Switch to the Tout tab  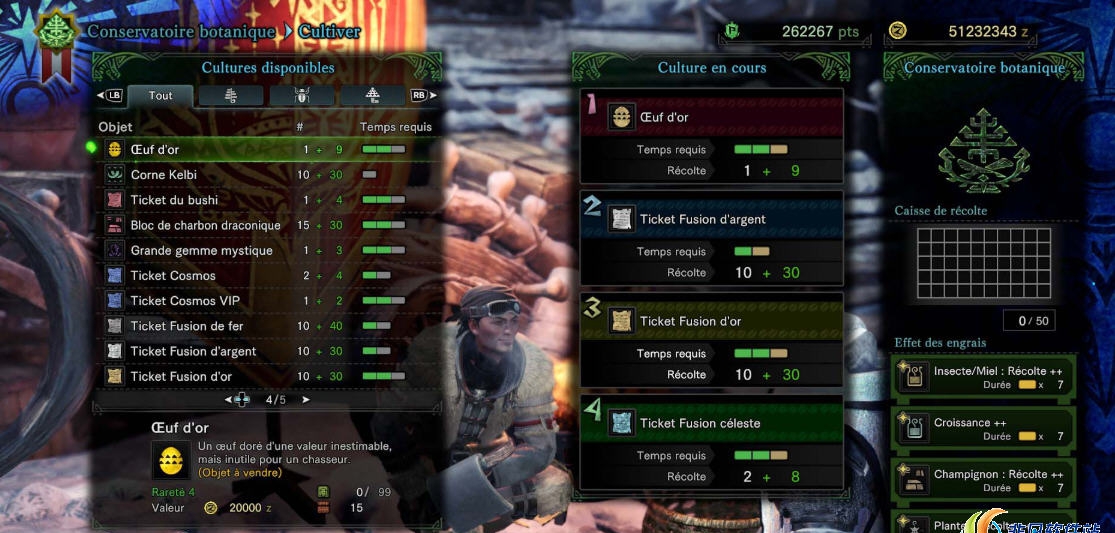[160, 96]
